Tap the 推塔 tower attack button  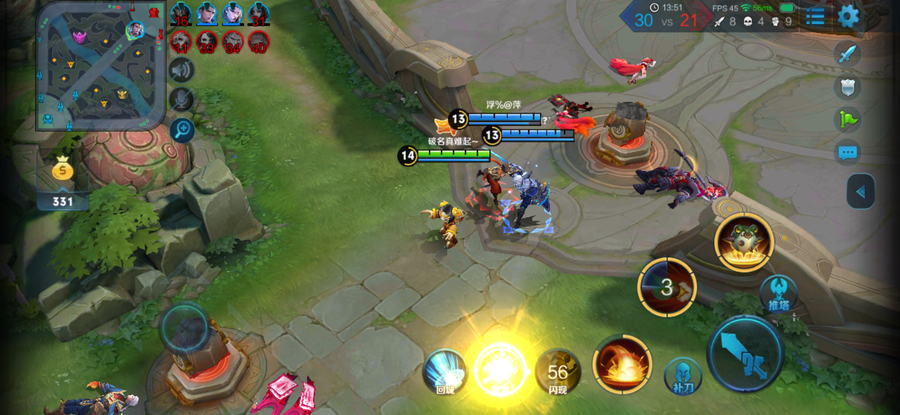(778, 296)
